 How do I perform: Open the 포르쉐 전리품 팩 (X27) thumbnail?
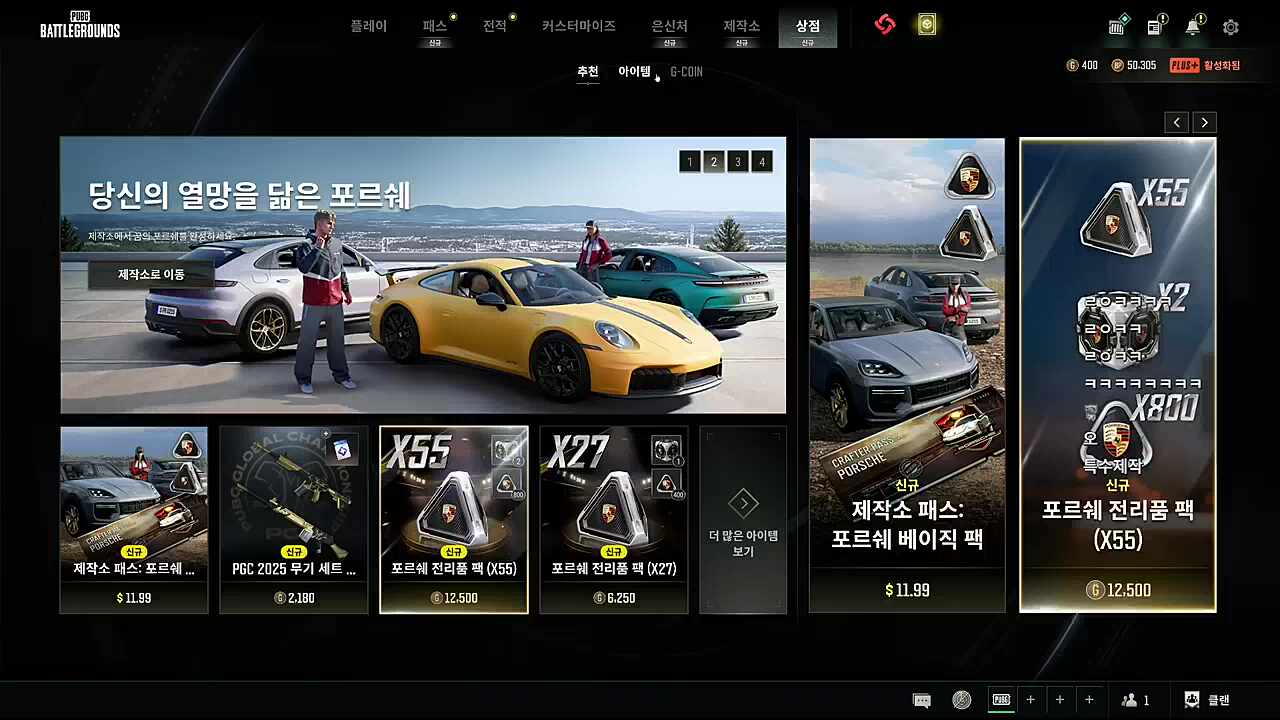point(613,519)
